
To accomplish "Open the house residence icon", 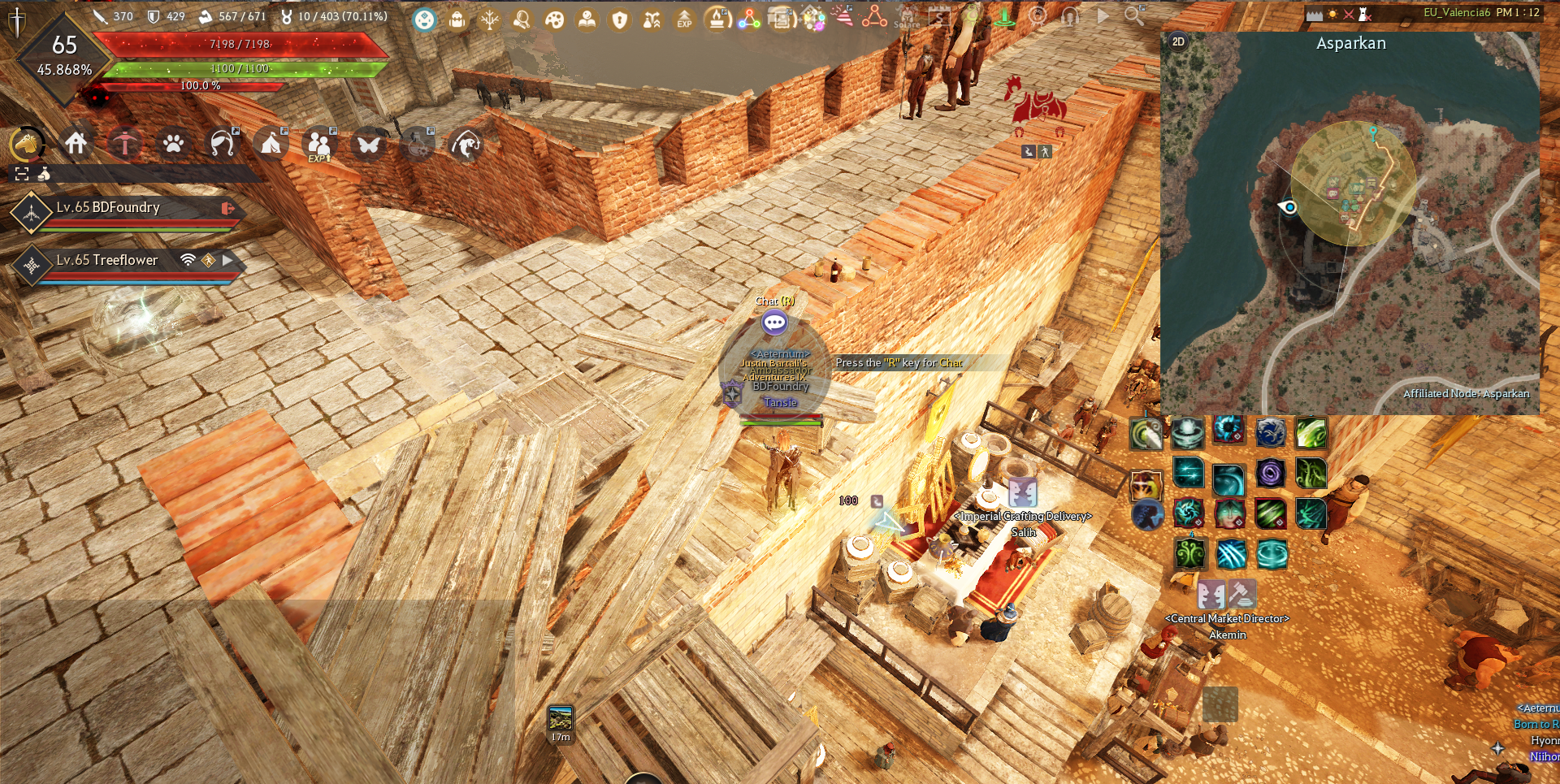I will coord(76,144).
